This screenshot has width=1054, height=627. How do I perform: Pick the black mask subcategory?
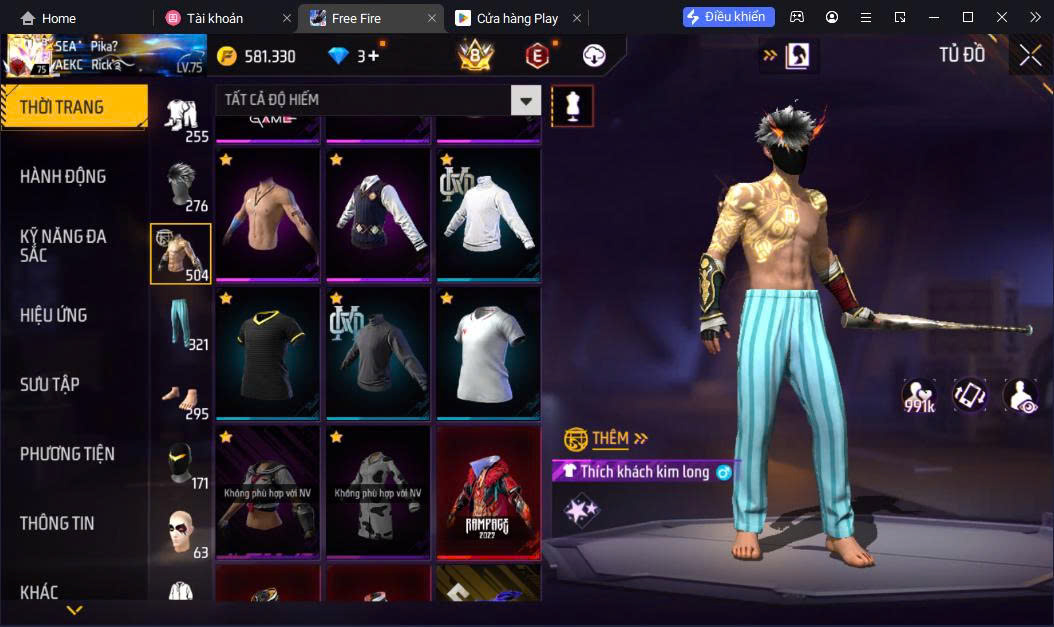click(181, 465)
